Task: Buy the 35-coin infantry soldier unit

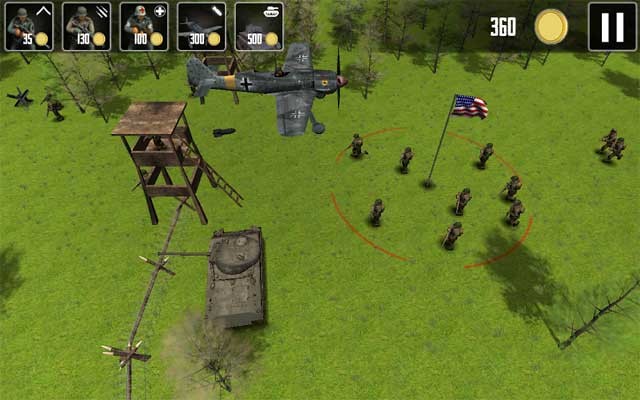Action: 29,26
